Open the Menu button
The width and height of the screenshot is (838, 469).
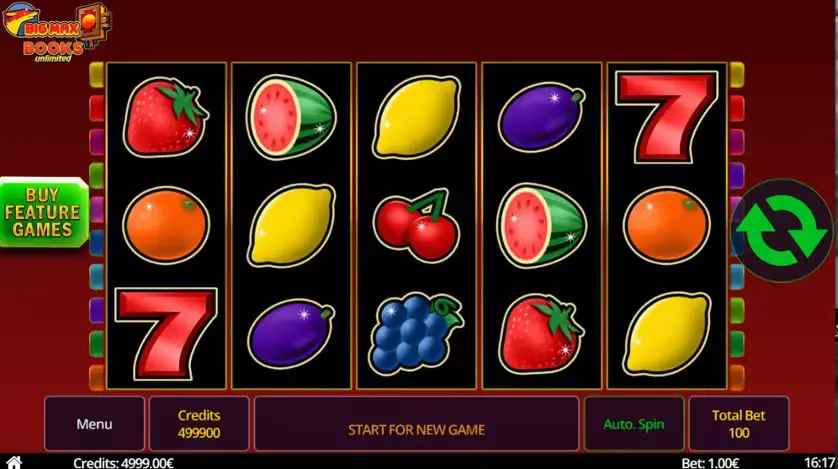pos(94,424)
